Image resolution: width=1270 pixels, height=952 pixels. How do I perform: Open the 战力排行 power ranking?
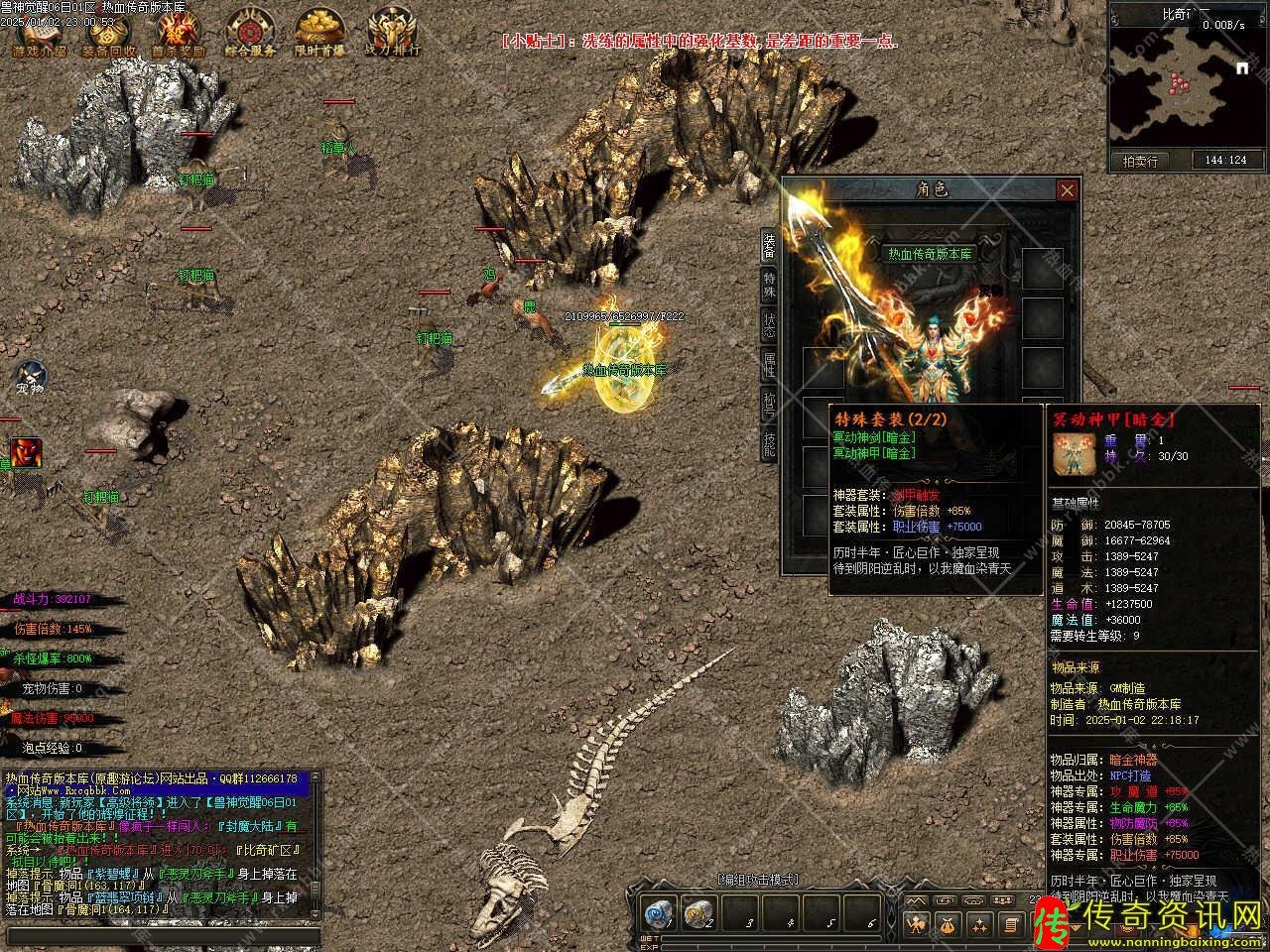pos(392,33)
